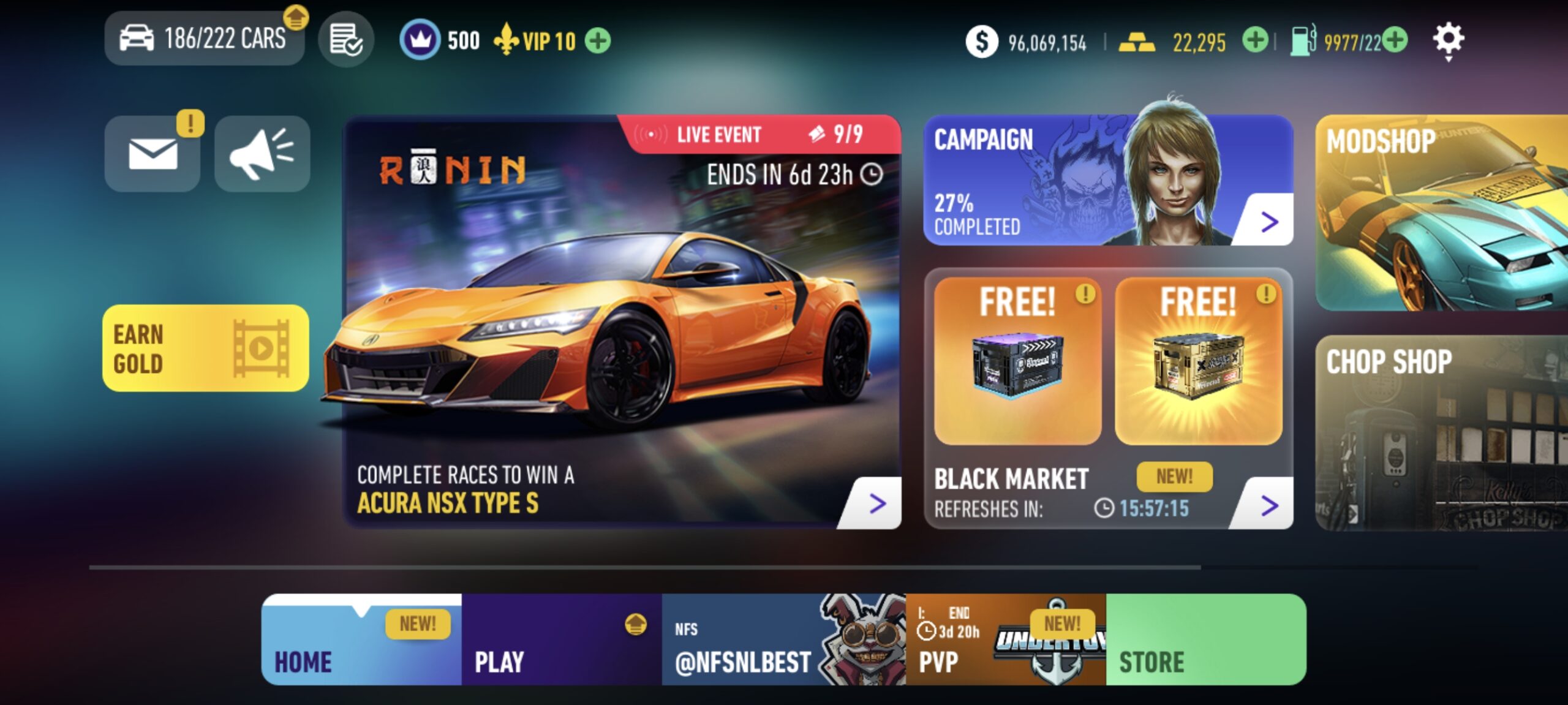Switch to the PVP tab

(1006, 639)
